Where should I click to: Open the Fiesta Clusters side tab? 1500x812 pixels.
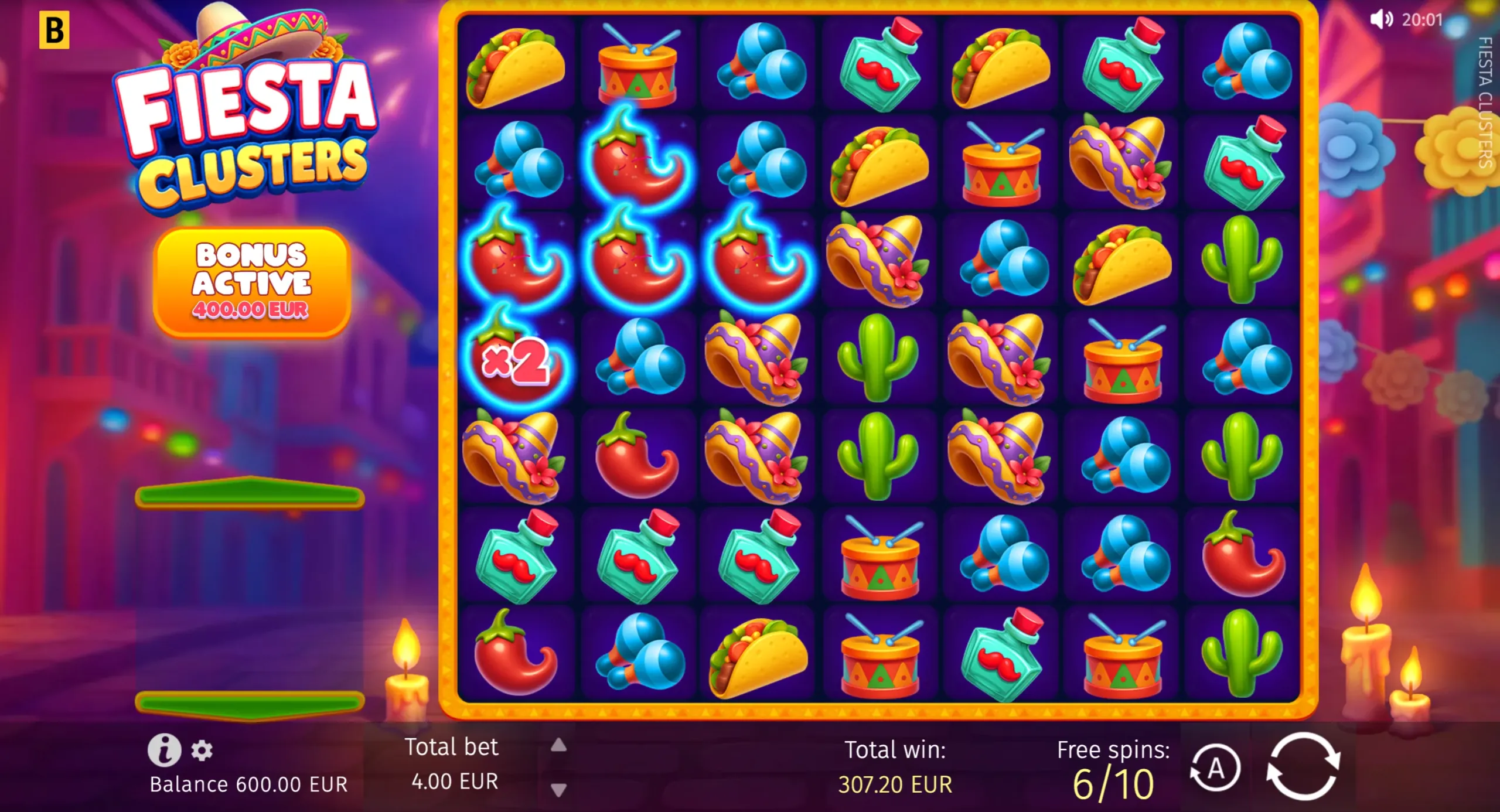click(x=1487, y=108)
